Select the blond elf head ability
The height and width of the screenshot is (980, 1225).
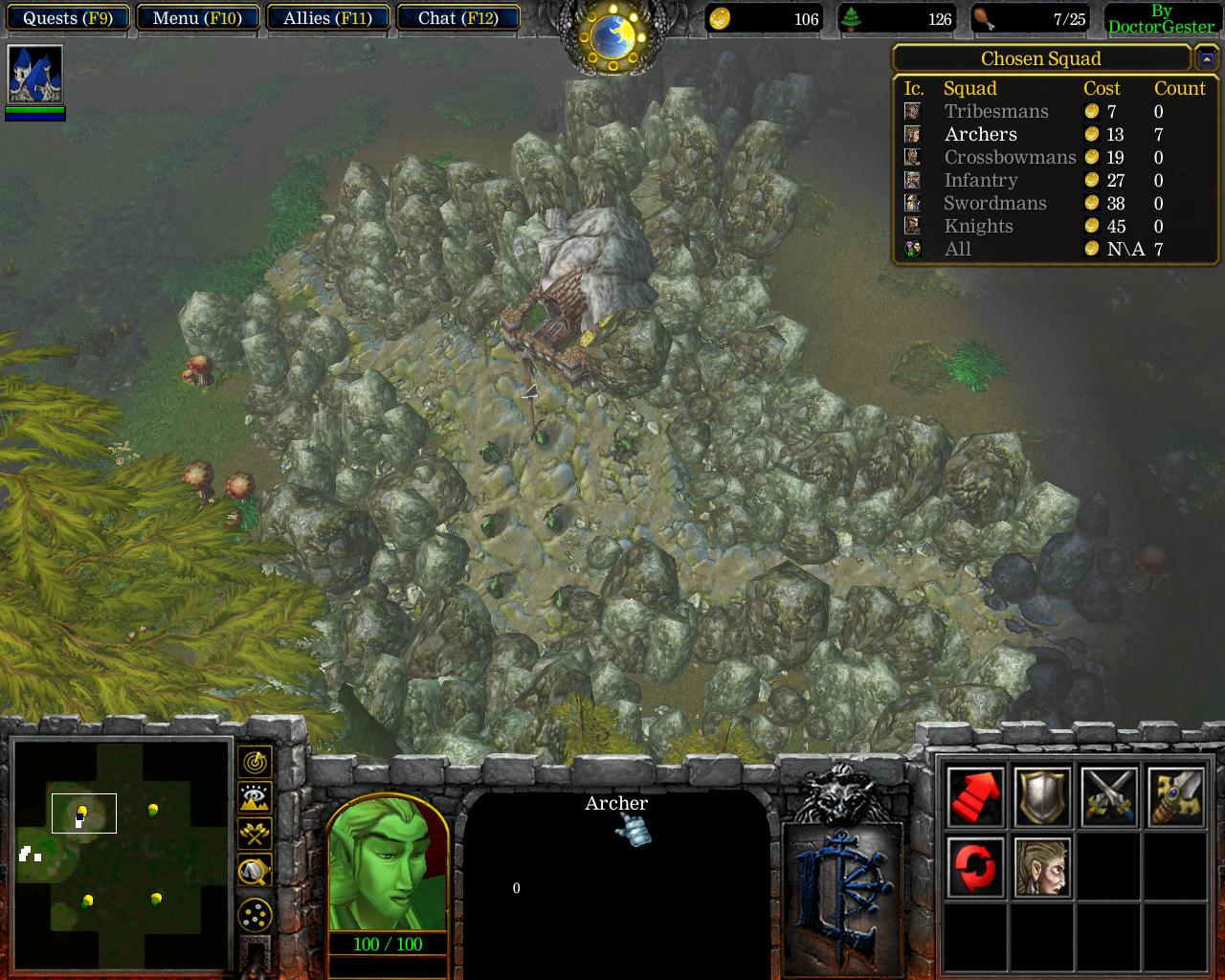pos(1042,866)
